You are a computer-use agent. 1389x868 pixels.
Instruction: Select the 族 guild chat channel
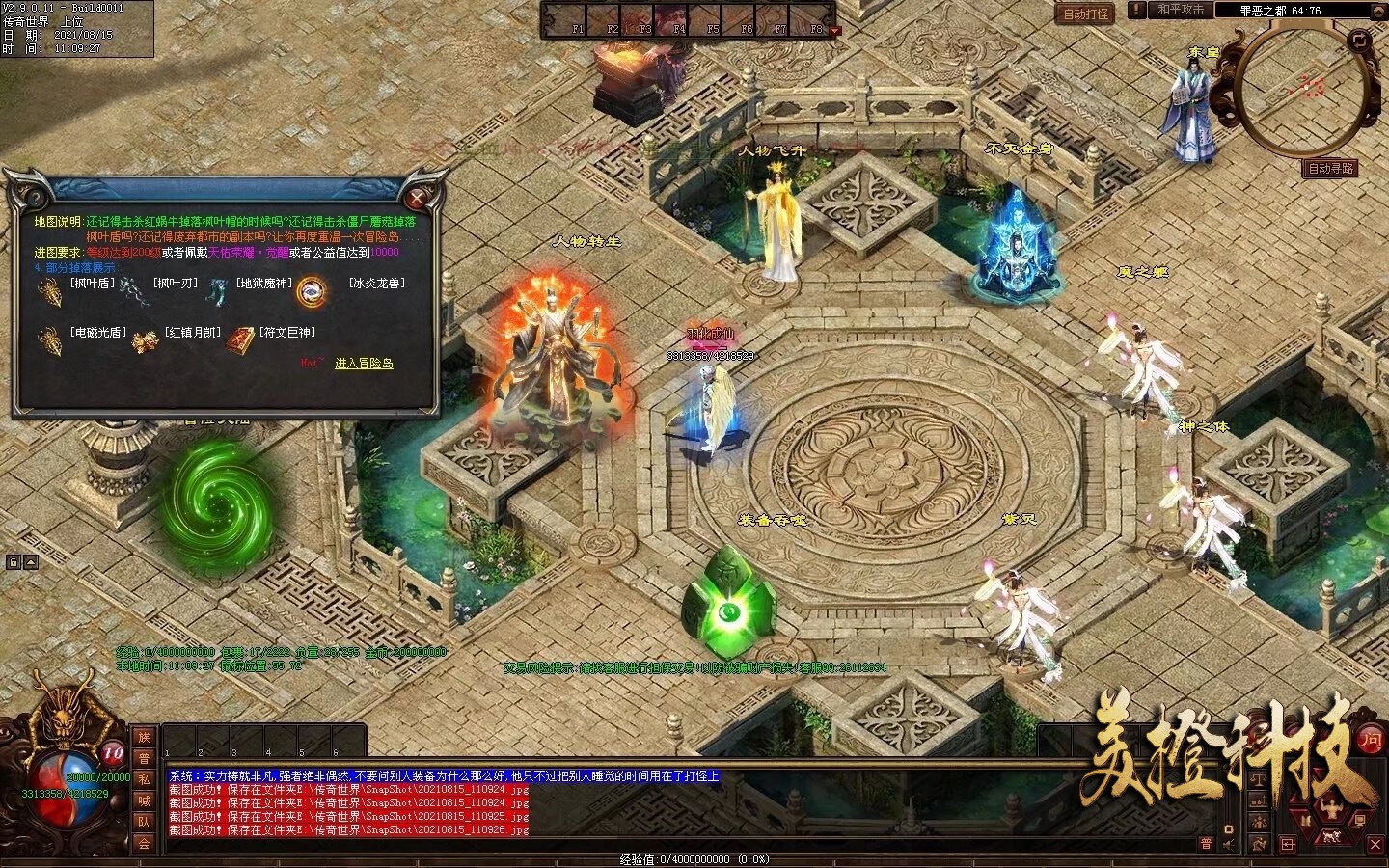[144, 738]
